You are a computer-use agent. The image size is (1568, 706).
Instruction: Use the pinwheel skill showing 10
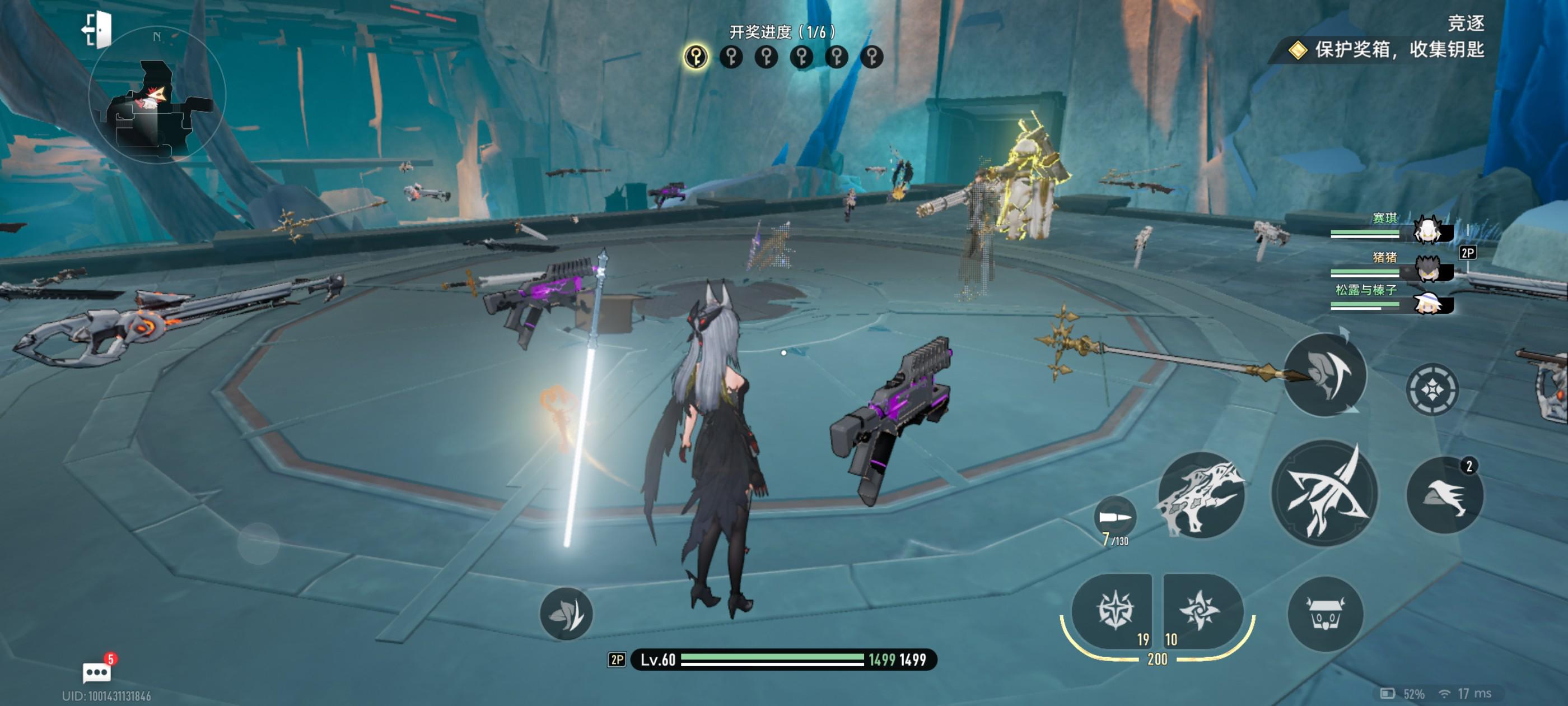1198,610
